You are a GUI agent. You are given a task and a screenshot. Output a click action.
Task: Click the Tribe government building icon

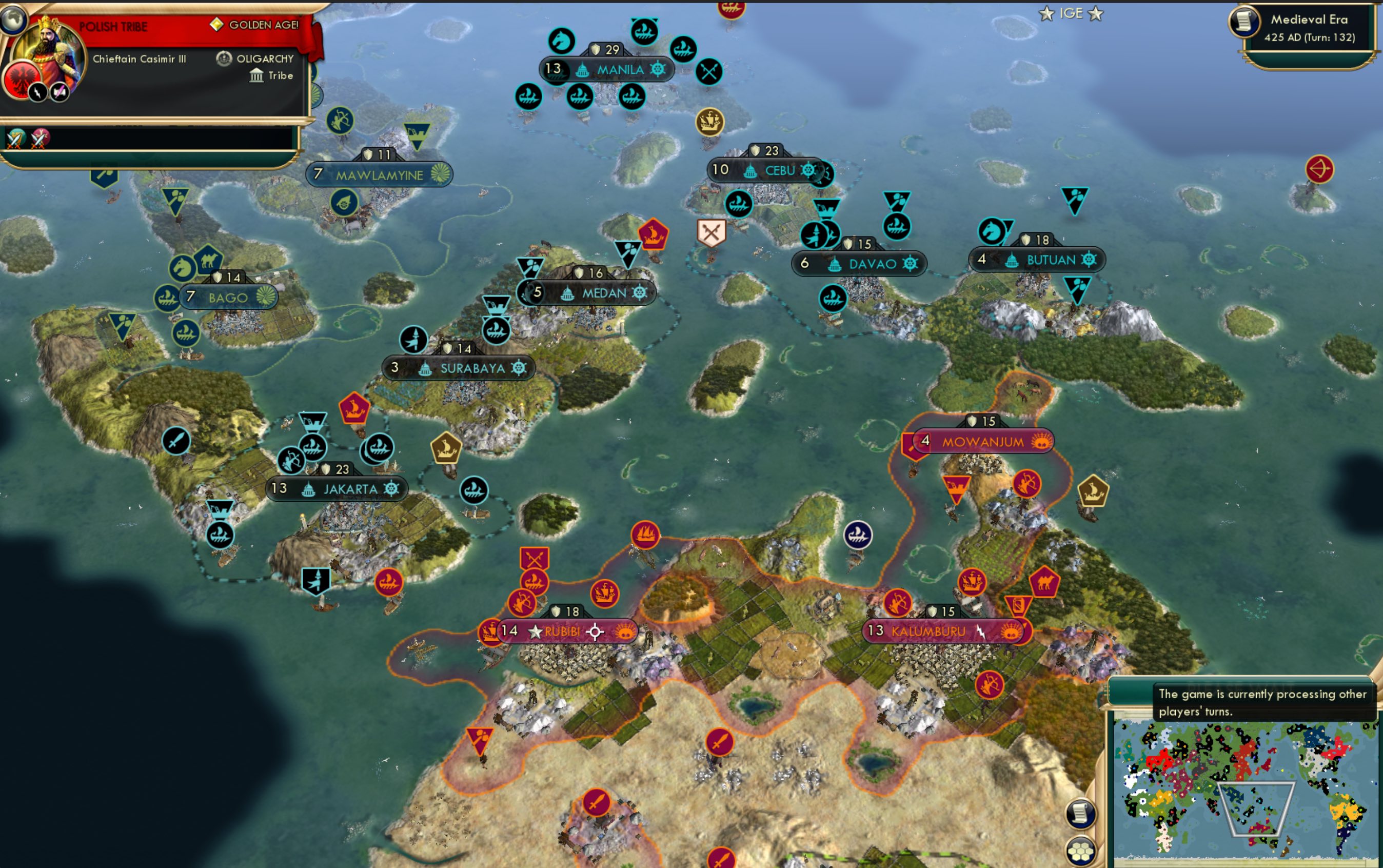pos(257,74)
